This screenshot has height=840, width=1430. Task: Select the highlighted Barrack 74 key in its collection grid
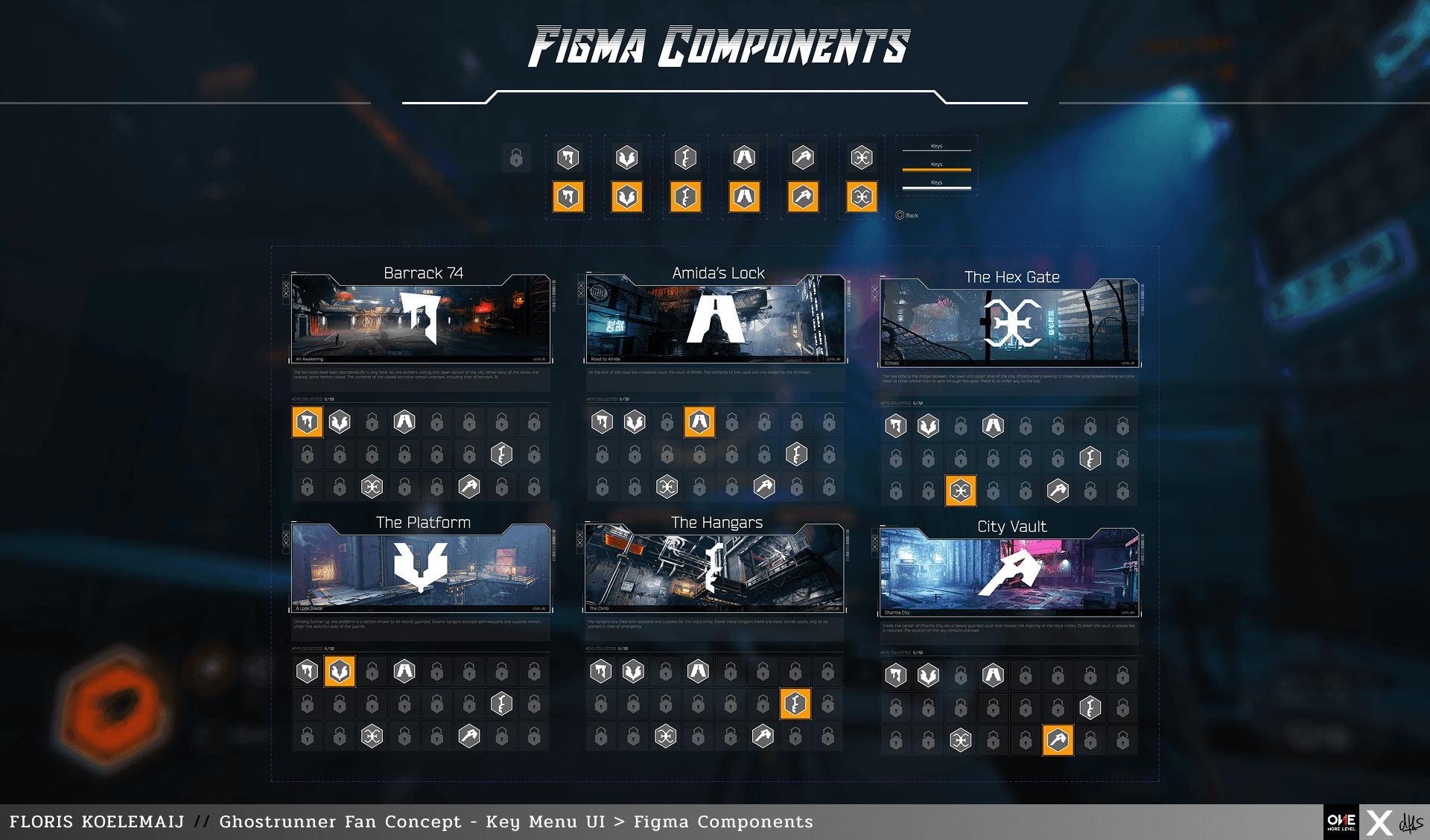click(x=307, y=421)
